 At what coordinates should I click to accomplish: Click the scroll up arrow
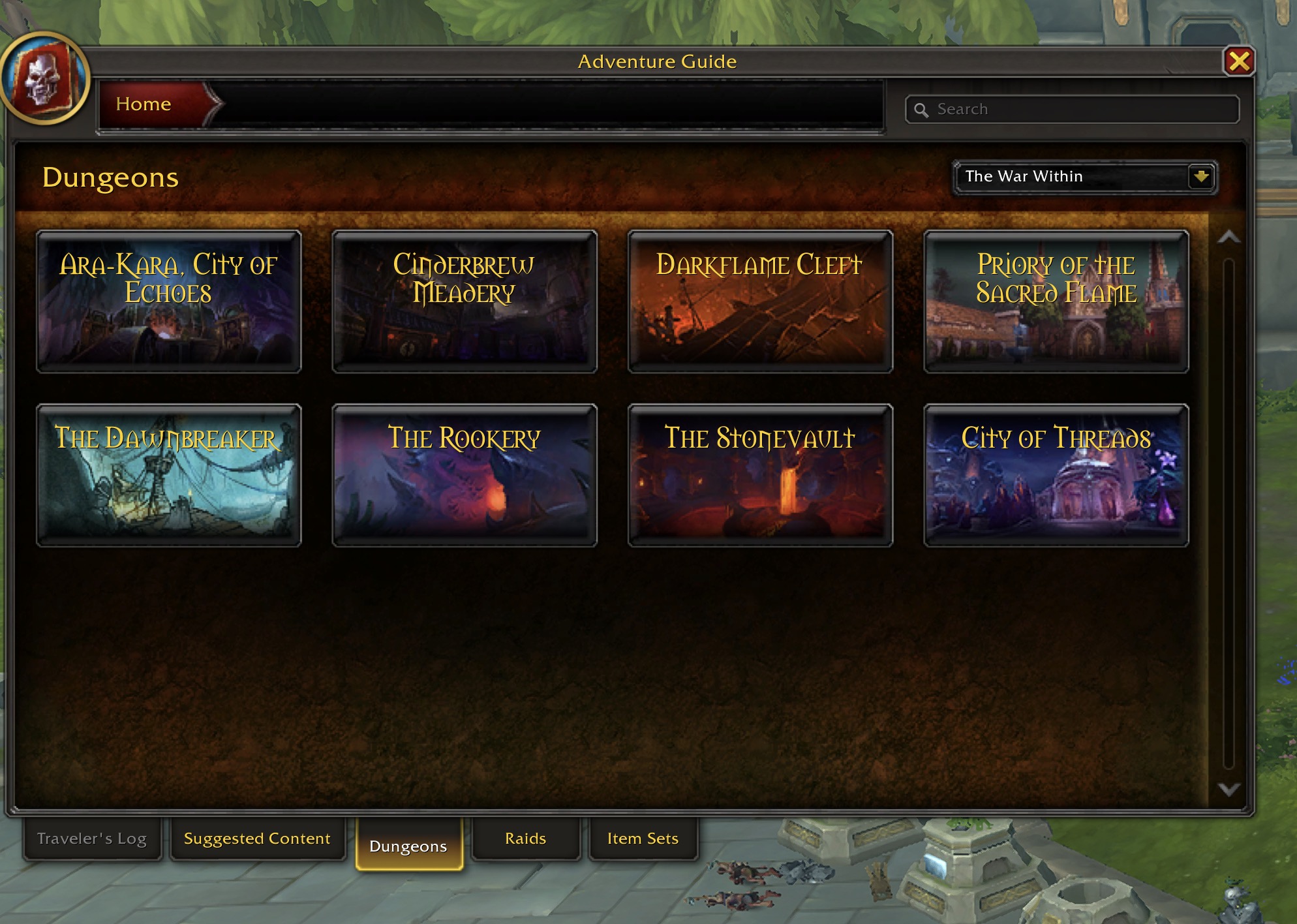[1228, 238]
